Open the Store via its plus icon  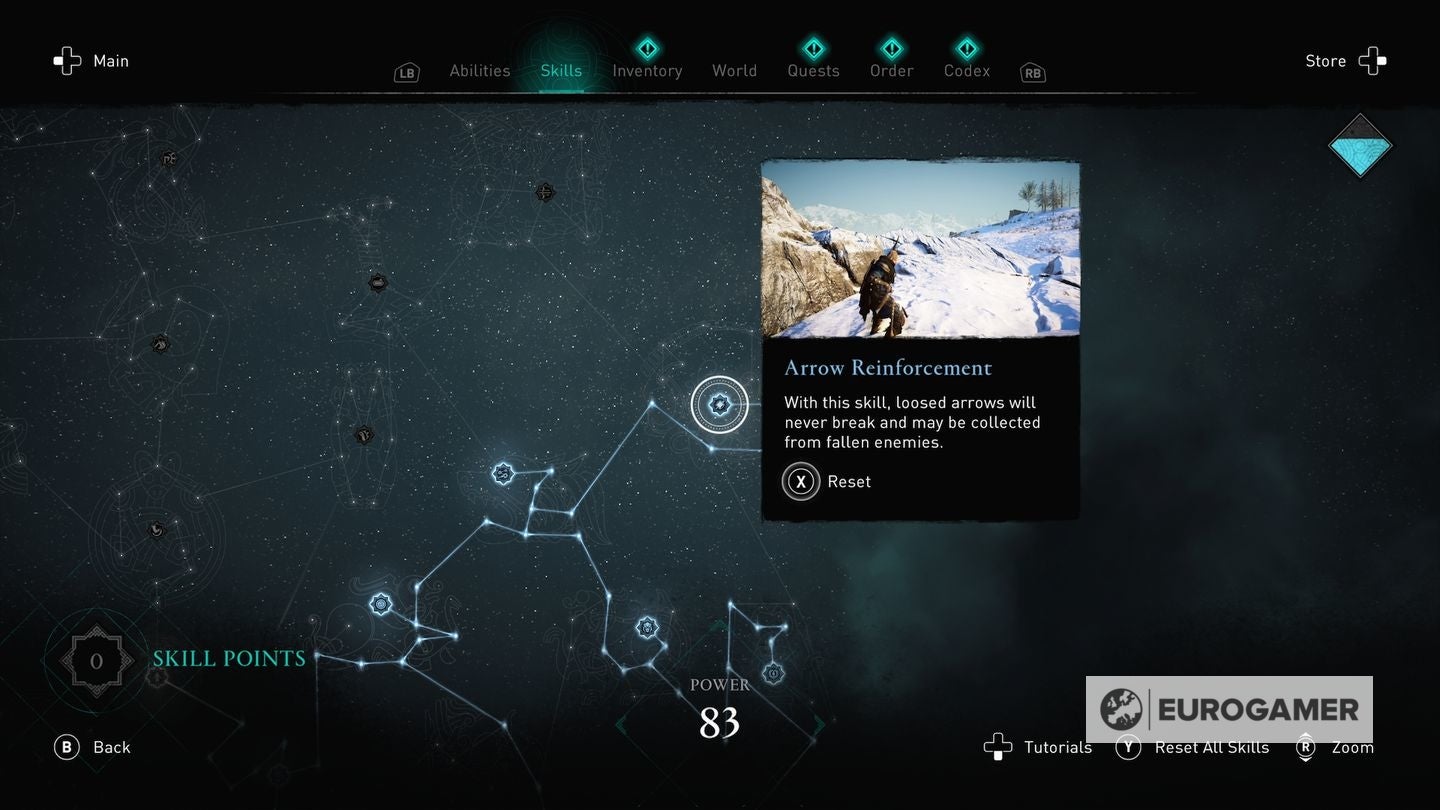[x=1372, y=61]
